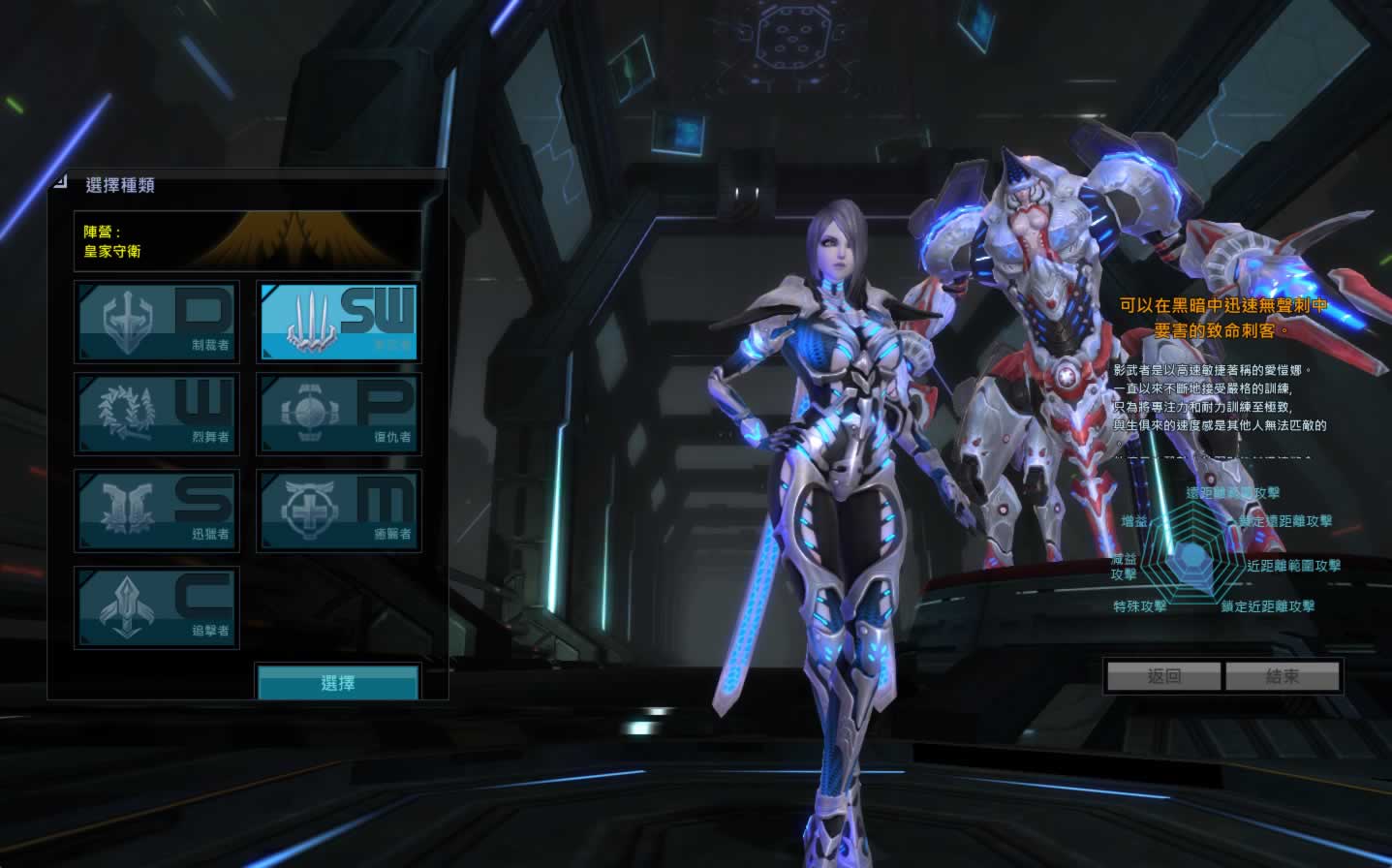Pick the medic class tile marked M
The height and width of the screenshot is (868, 1392).
pyautogui.click(x=338, y=511)
